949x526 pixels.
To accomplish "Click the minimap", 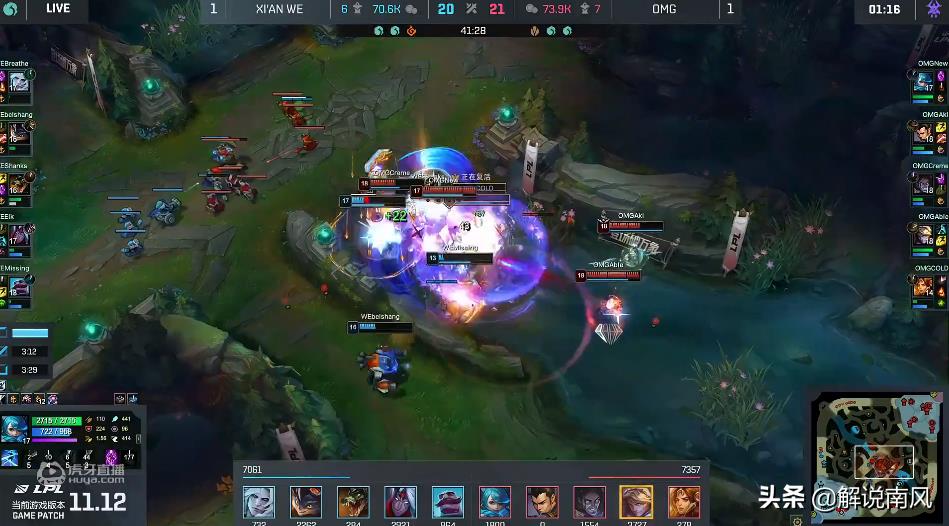I will 878,455.
